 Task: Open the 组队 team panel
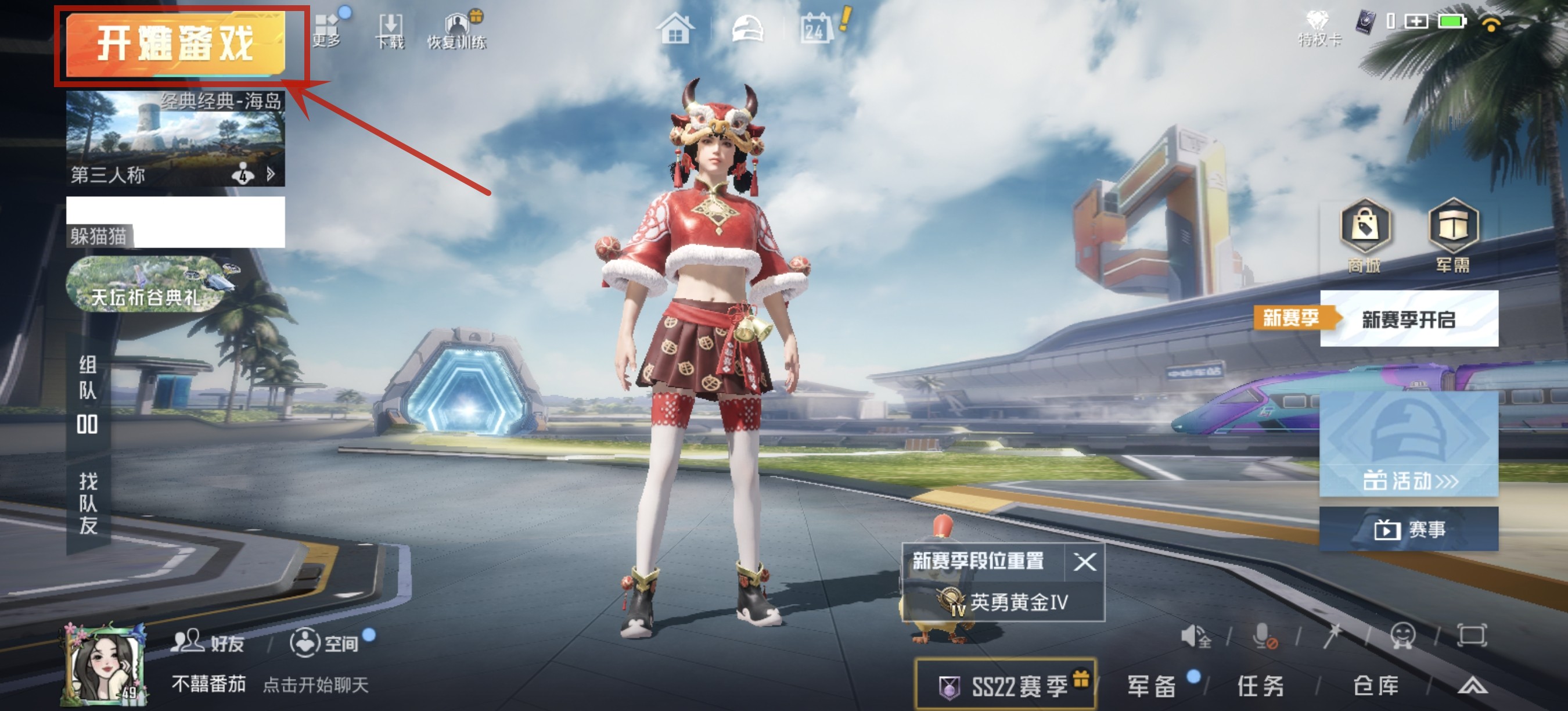pyautogui.click(x=88, y=393)
